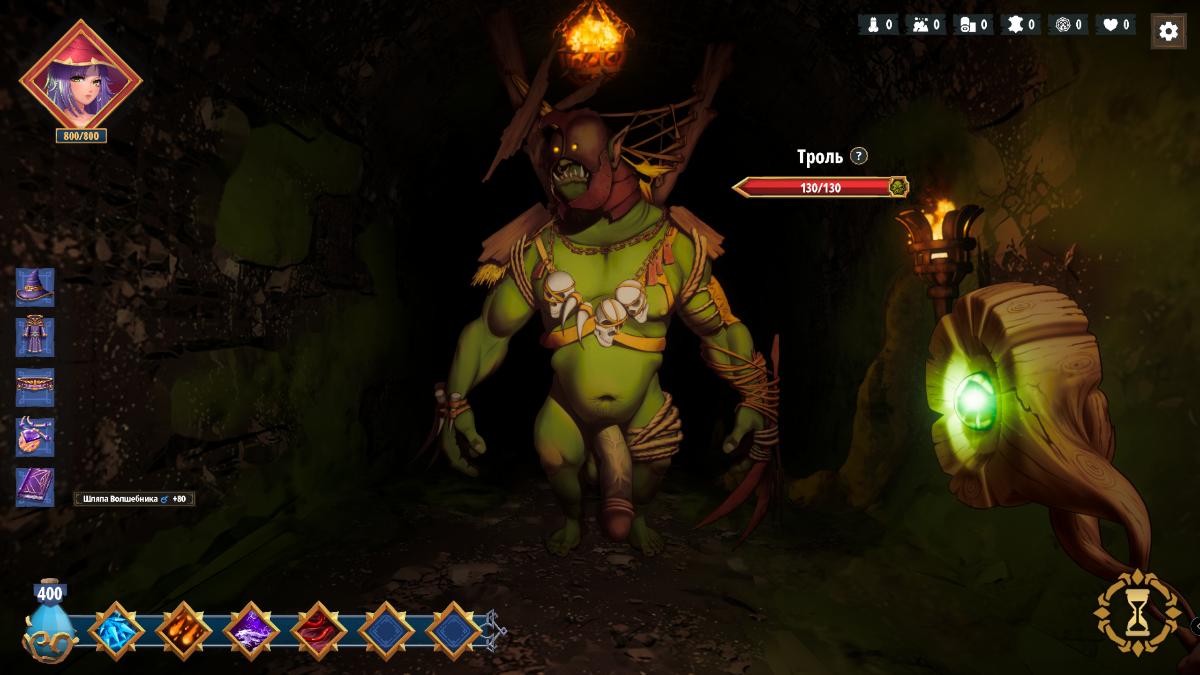Cast the ice shards spell
This screenshot has width=1200, height=675.
(116, 631)
